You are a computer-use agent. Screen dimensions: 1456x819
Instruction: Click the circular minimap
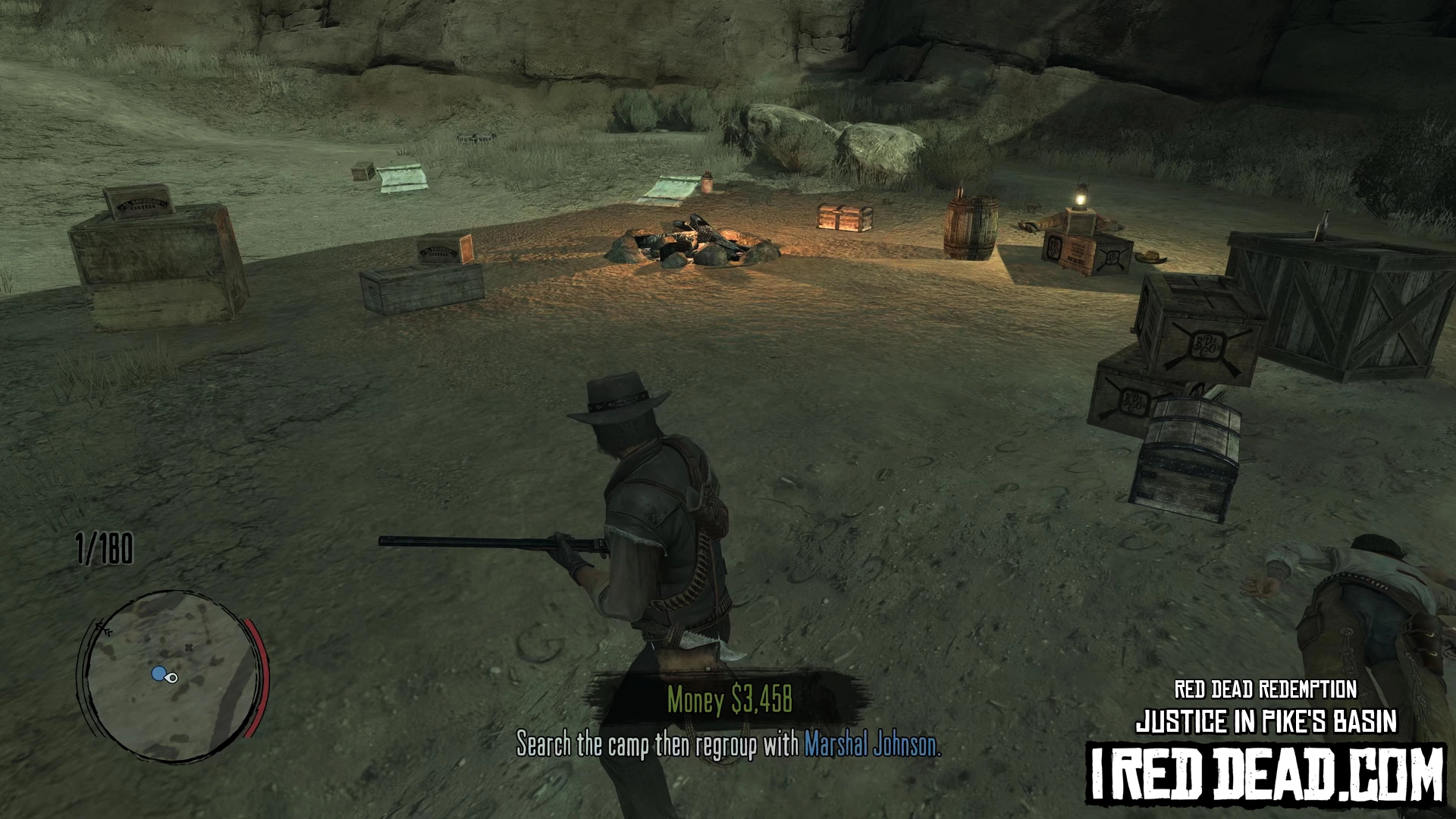pos(170,676)
